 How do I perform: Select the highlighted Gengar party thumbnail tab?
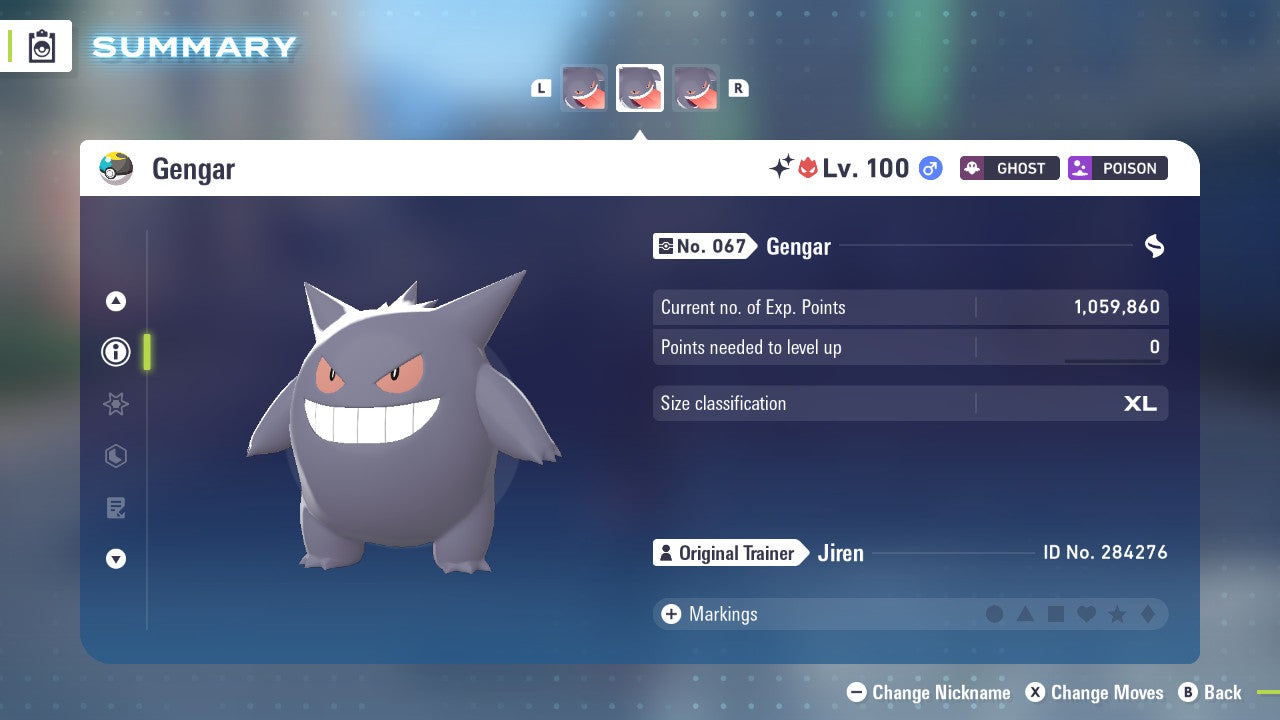(639, 88)
